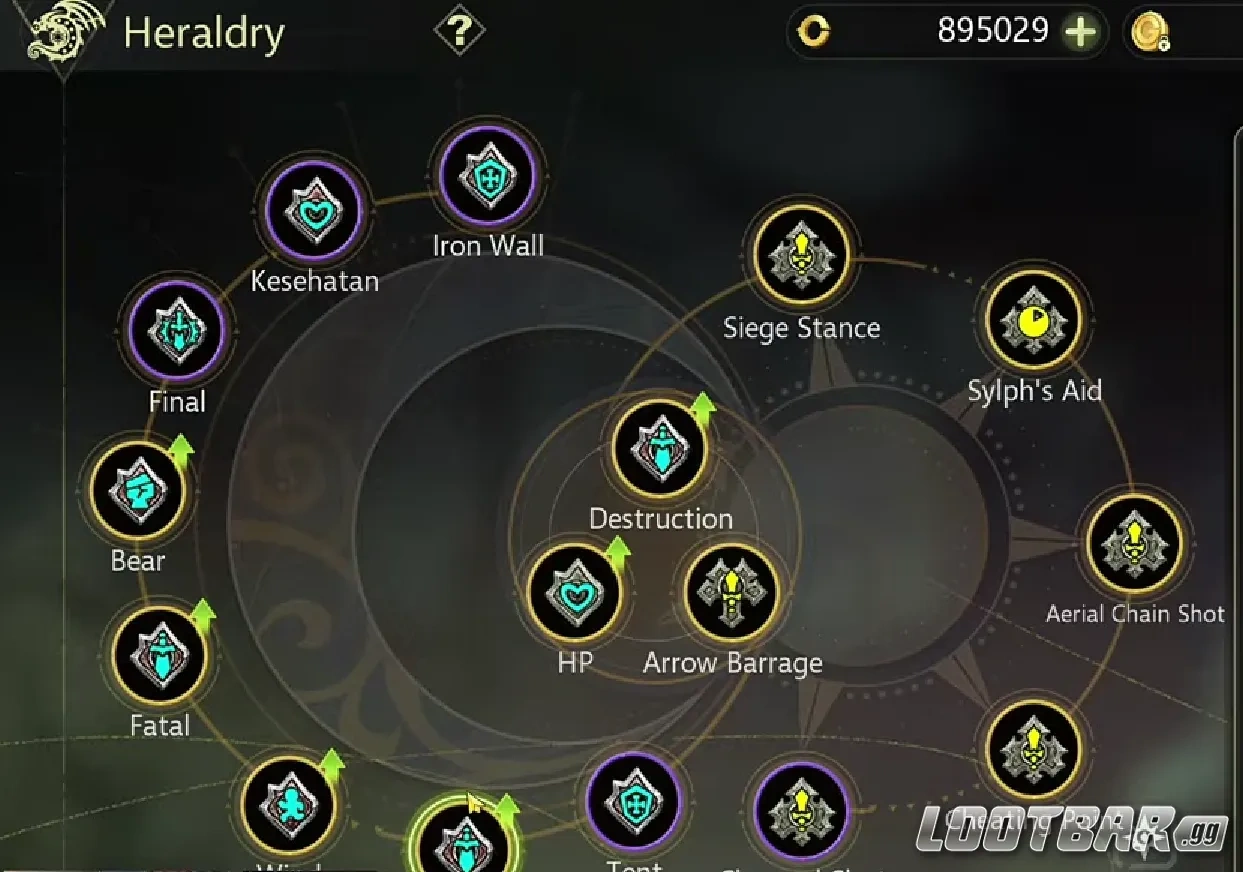
Task: Choose the Destruction heraldry node
Action: pyautogui.click(x=659, y=449)
